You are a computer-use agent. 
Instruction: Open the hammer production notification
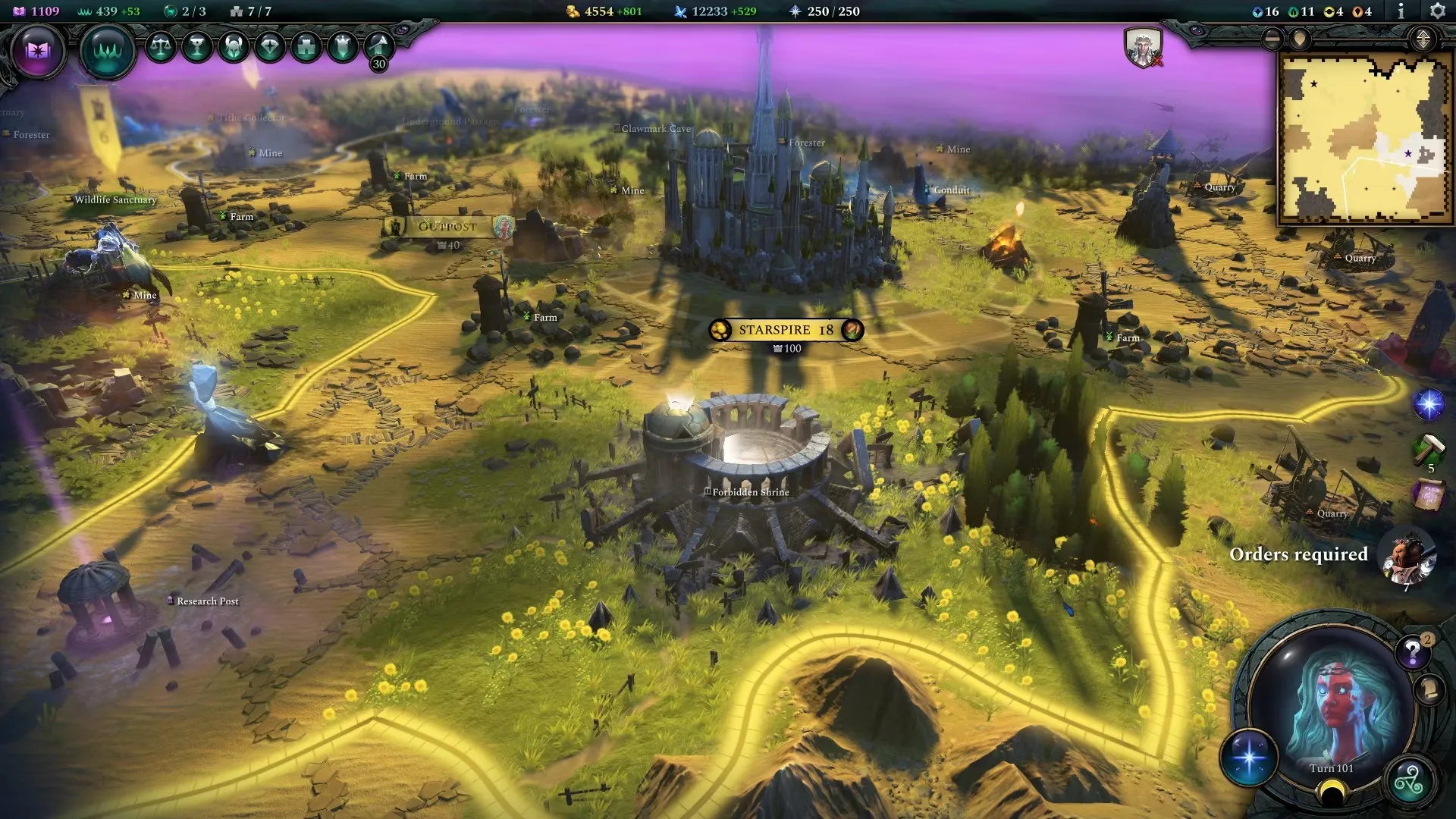(x=1429, y=449)
